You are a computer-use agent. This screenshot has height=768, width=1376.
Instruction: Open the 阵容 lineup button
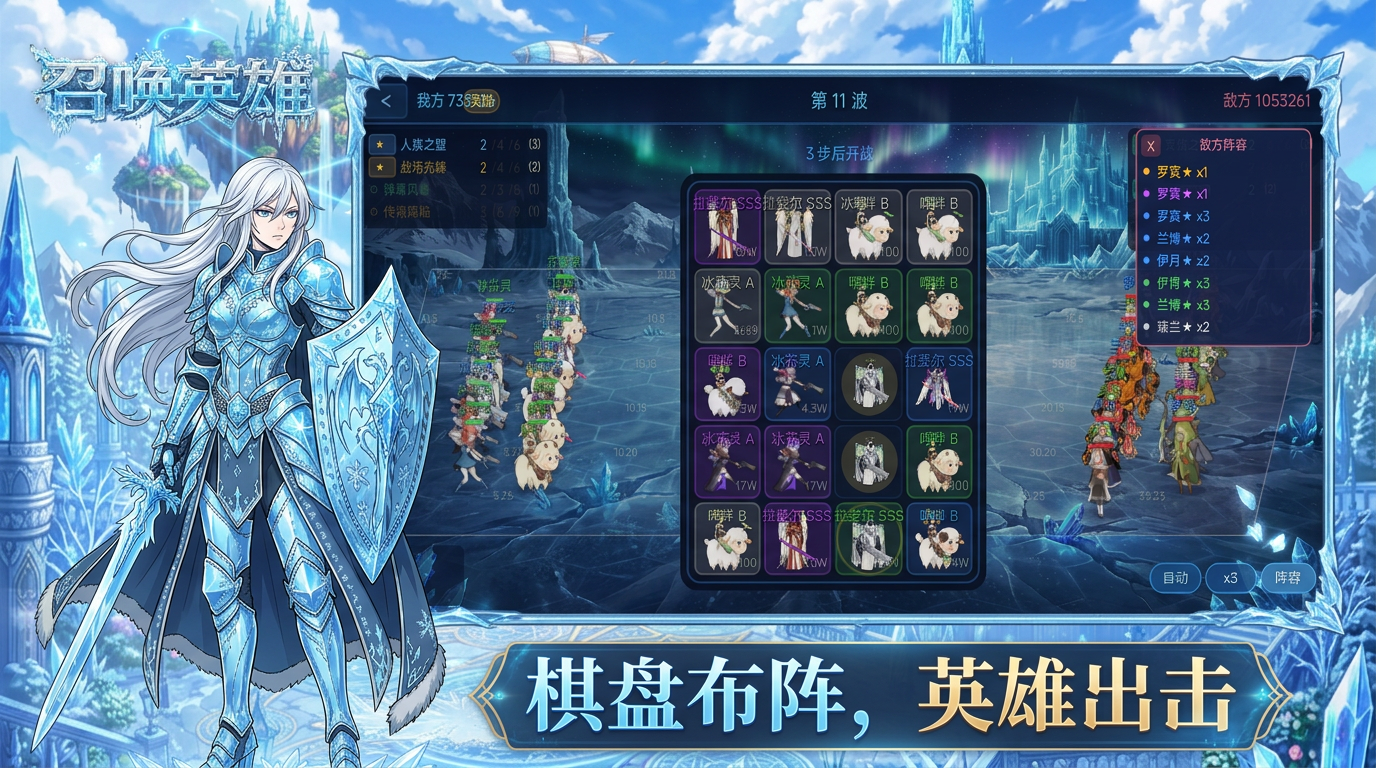pos(1287,578)
